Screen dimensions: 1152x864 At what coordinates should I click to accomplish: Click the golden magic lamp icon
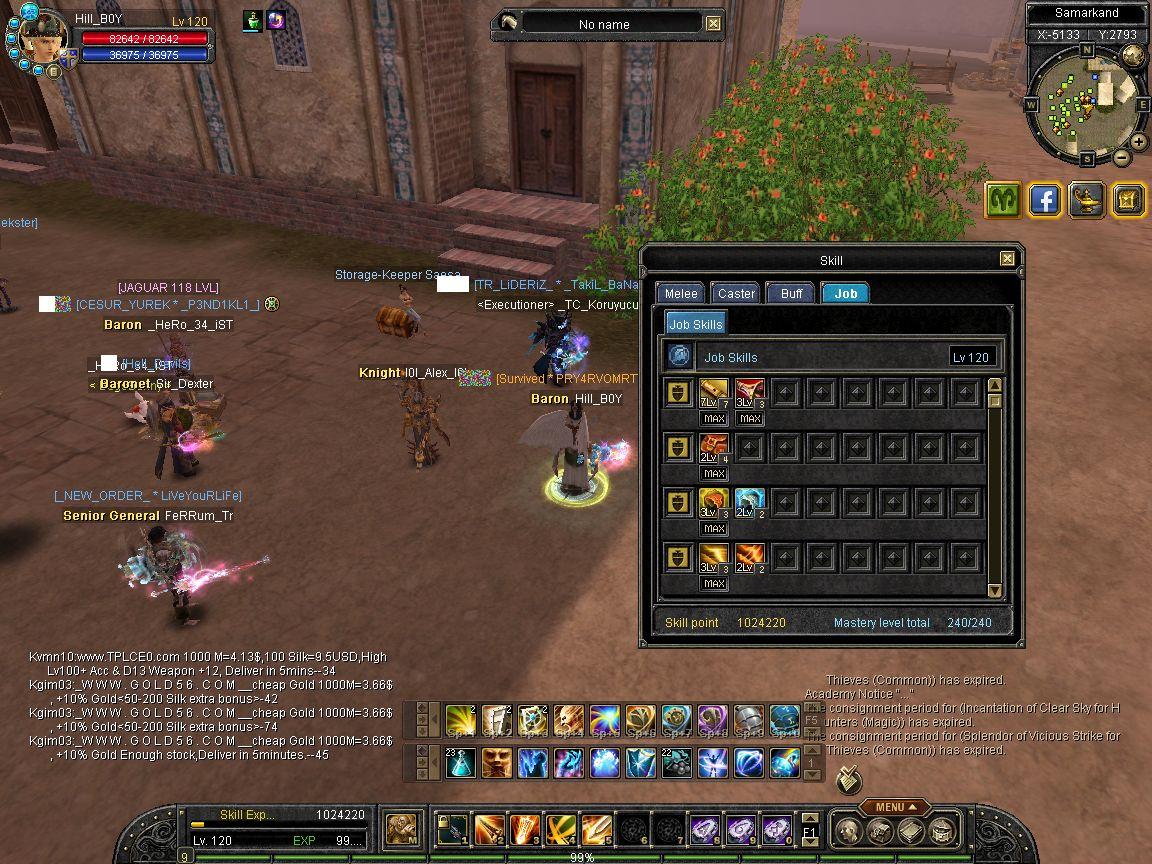coord(1086,200)
